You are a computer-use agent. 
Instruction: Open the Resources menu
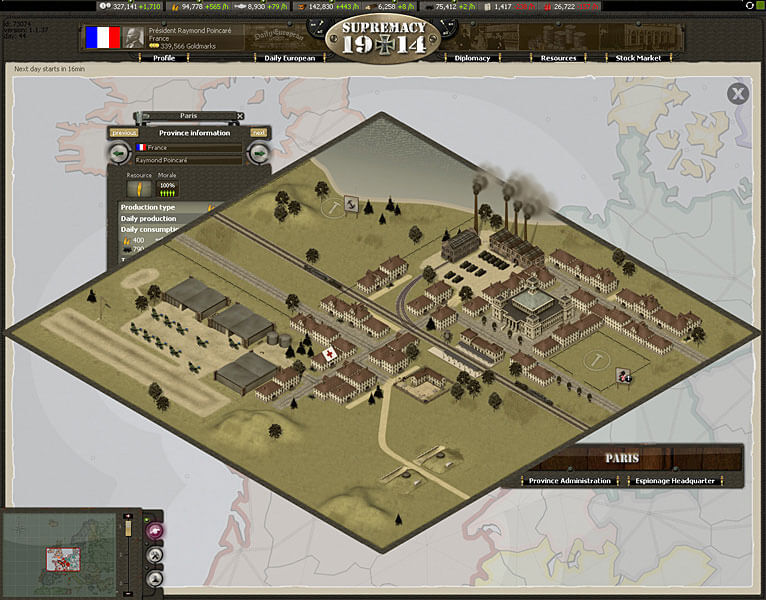pyautogui.click(x=558, y=58)
